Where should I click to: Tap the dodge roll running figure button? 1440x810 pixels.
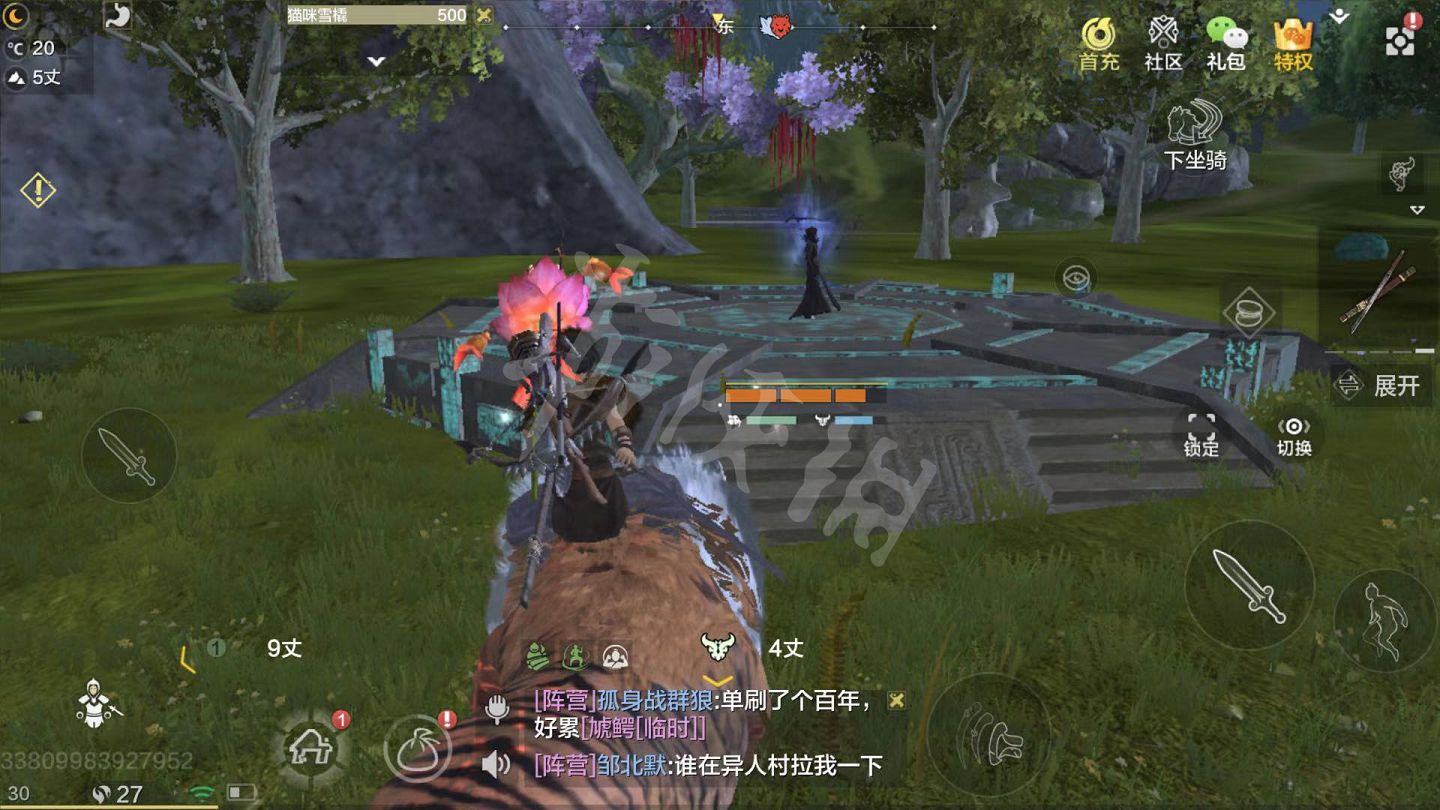pyautogui.click(x=1385, y=620)
